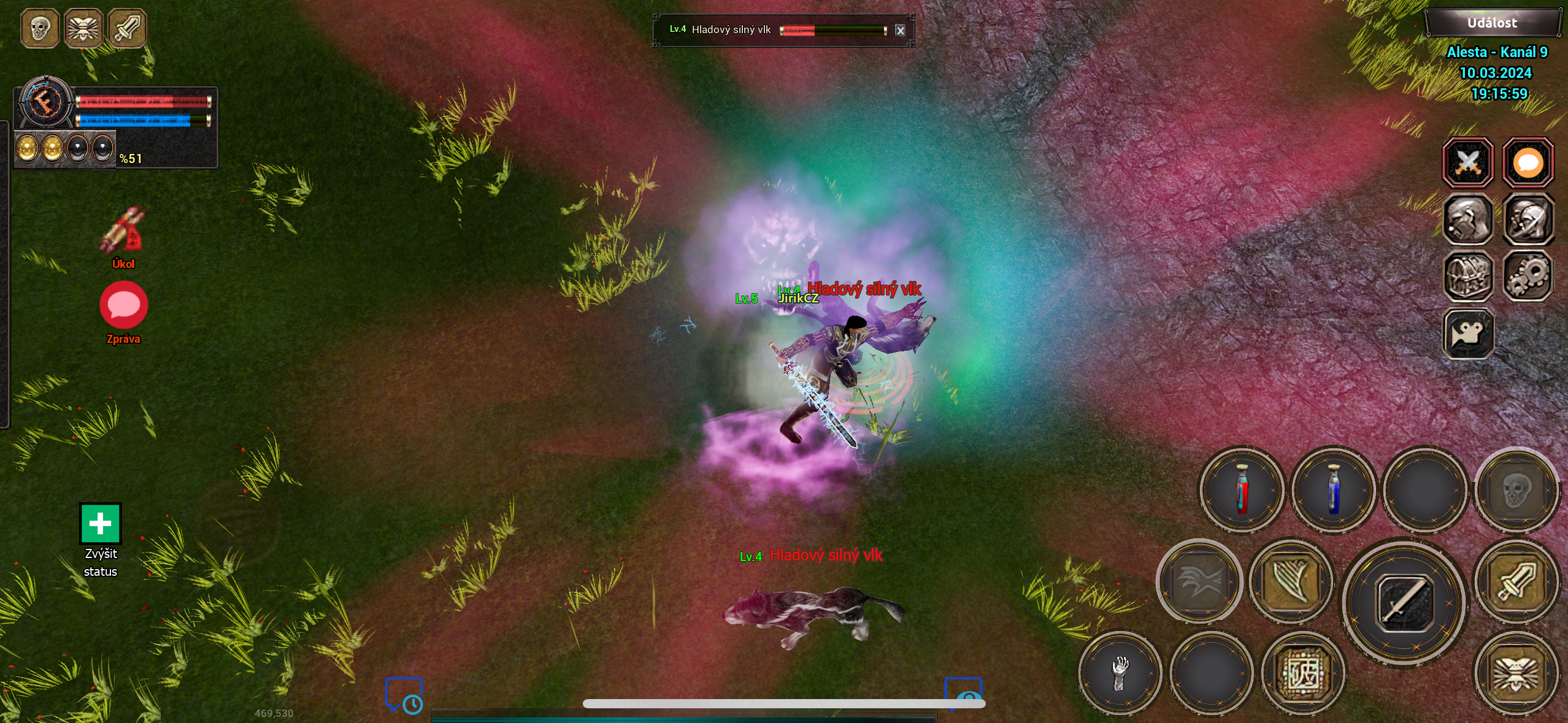This screenshot has width=1568, height=723.
Task: Drink the blue mana potion
Action: point(1334,491)
